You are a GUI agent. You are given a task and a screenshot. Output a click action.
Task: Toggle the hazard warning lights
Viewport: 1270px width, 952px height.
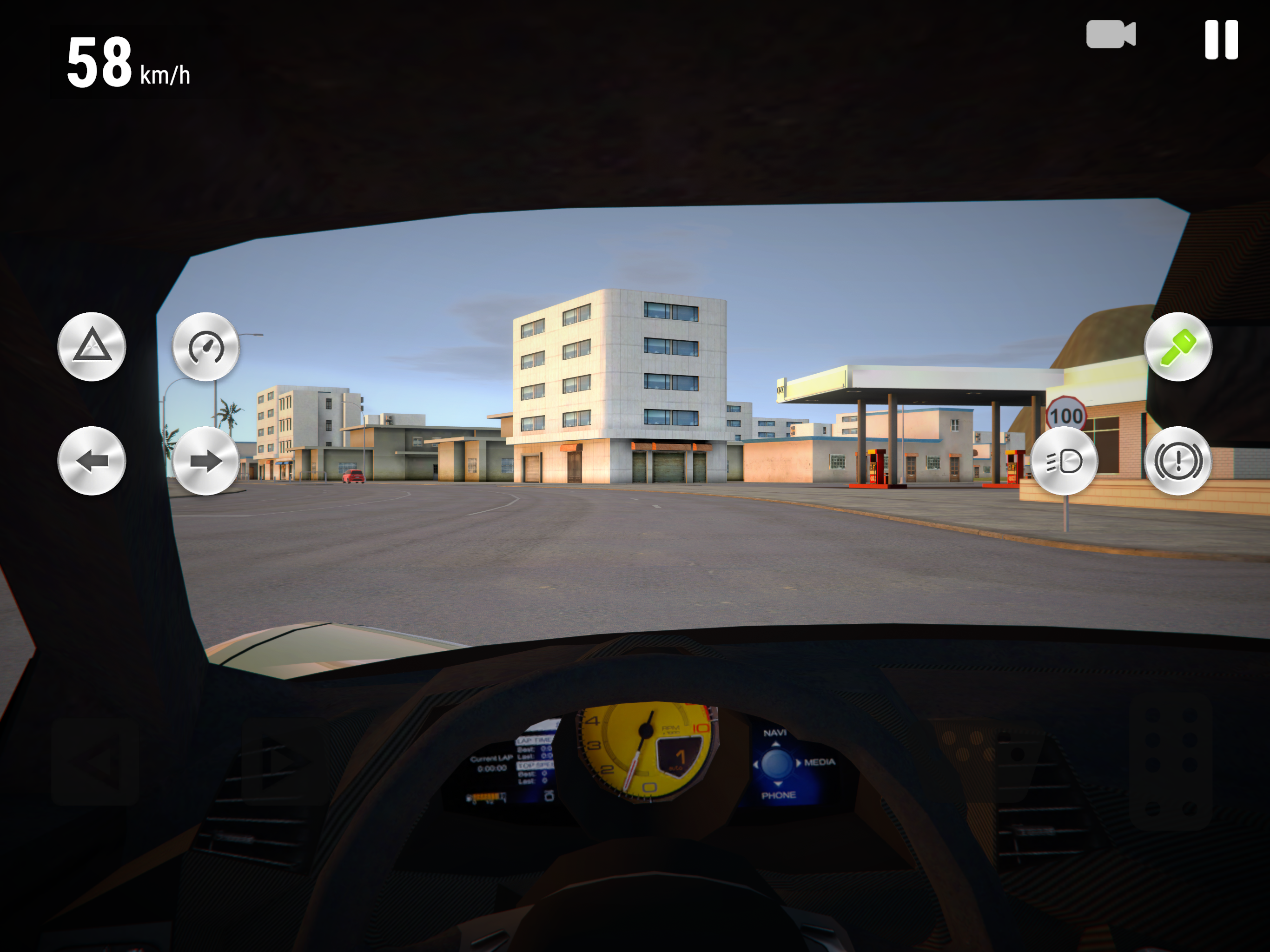[92, 346]
